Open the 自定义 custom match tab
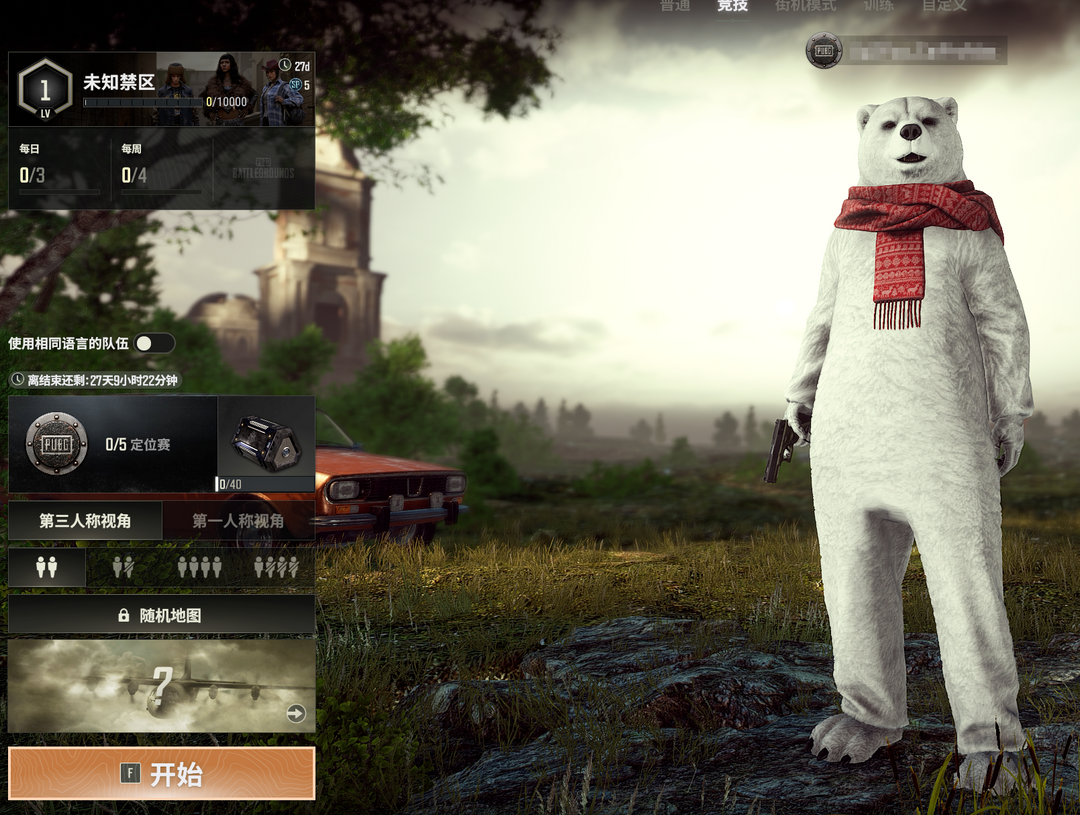Image resolution: width=1080 pixels, height=815 pixels. pyautogui.click(x=944, y=5)
